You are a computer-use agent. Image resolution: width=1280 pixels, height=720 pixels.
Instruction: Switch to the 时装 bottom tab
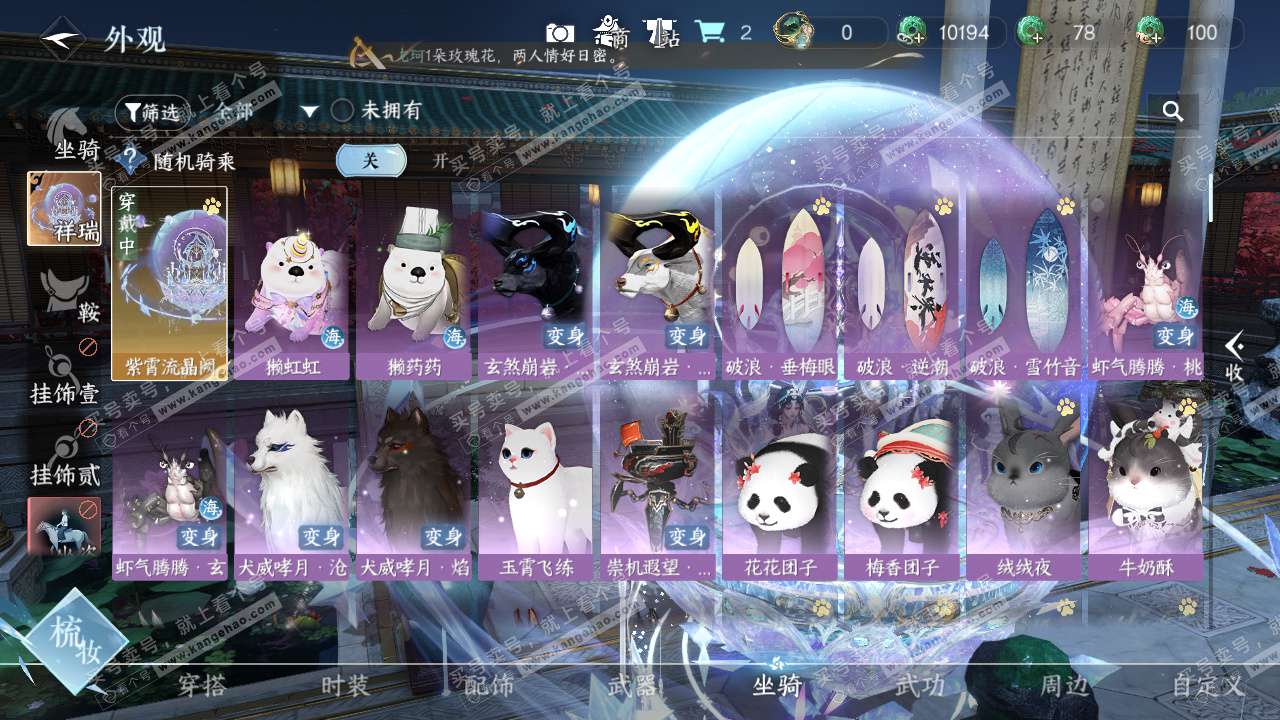click(345, 686)
